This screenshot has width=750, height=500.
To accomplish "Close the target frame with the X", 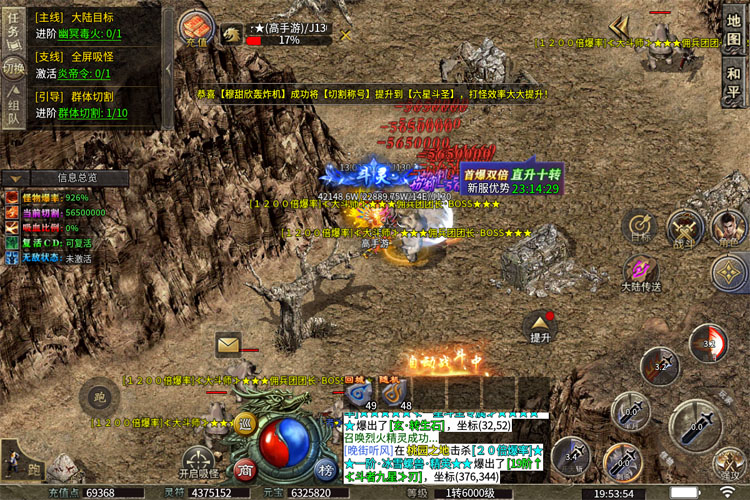I will coord(346,35).
